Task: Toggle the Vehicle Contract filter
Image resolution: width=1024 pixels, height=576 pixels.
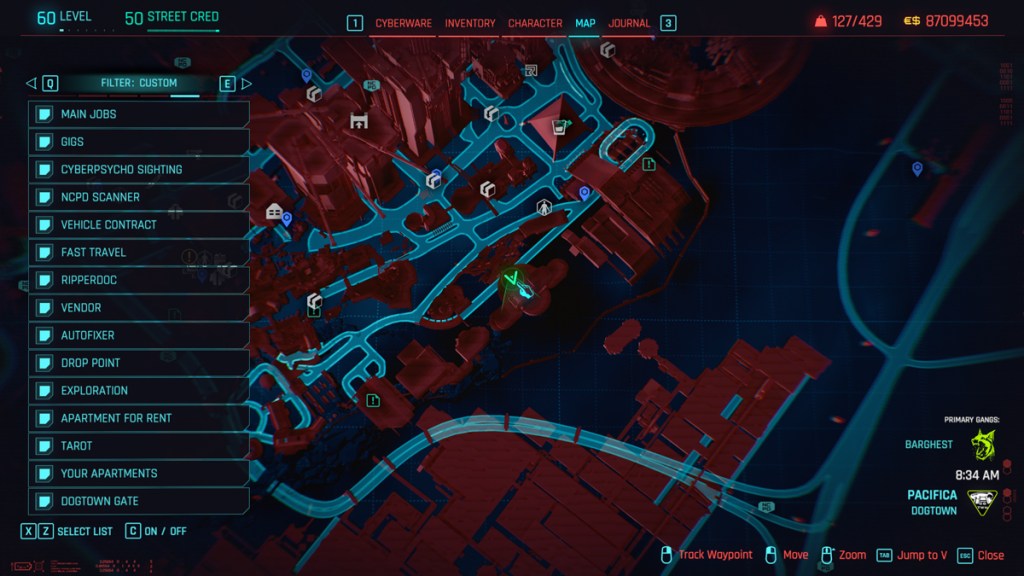Action: [139, 225]
